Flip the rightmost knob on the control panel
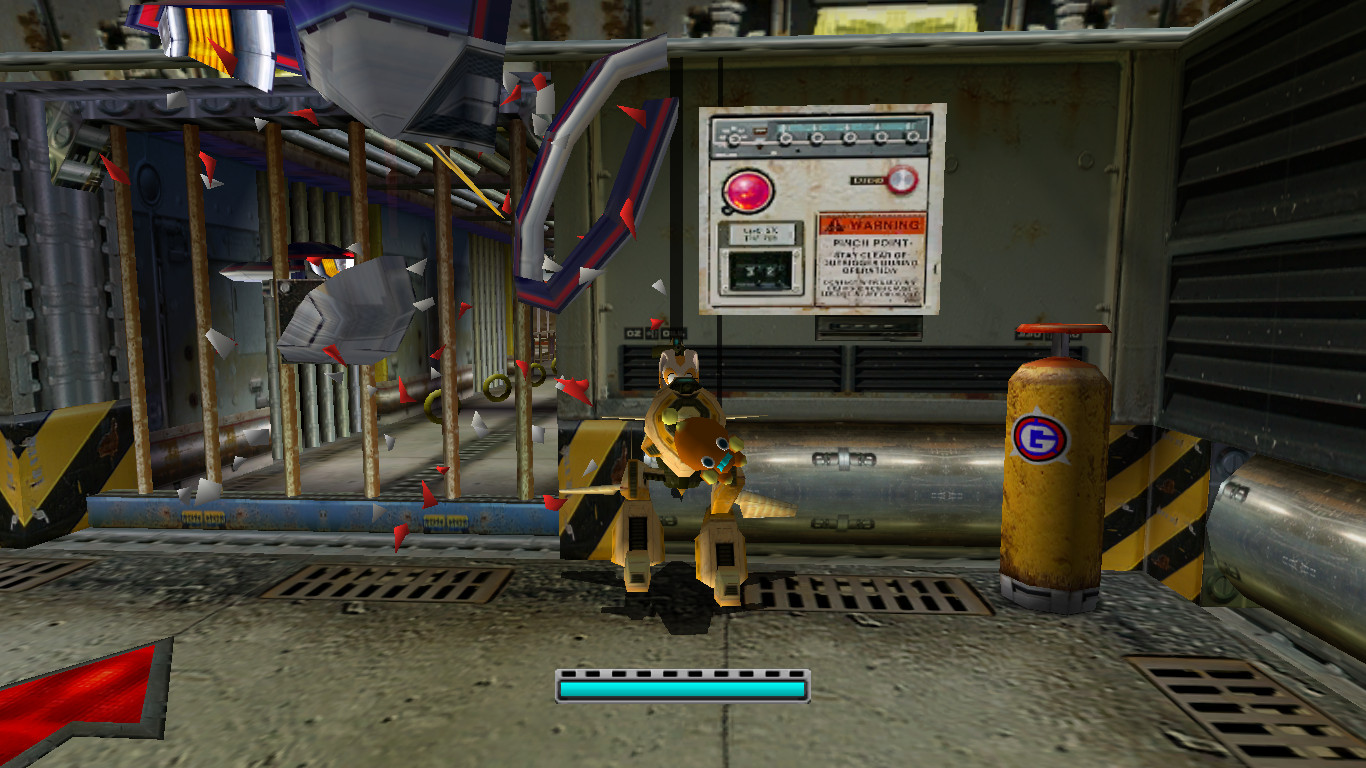Viewport: 1366px width, 768px height. click(x=913, y=137)
